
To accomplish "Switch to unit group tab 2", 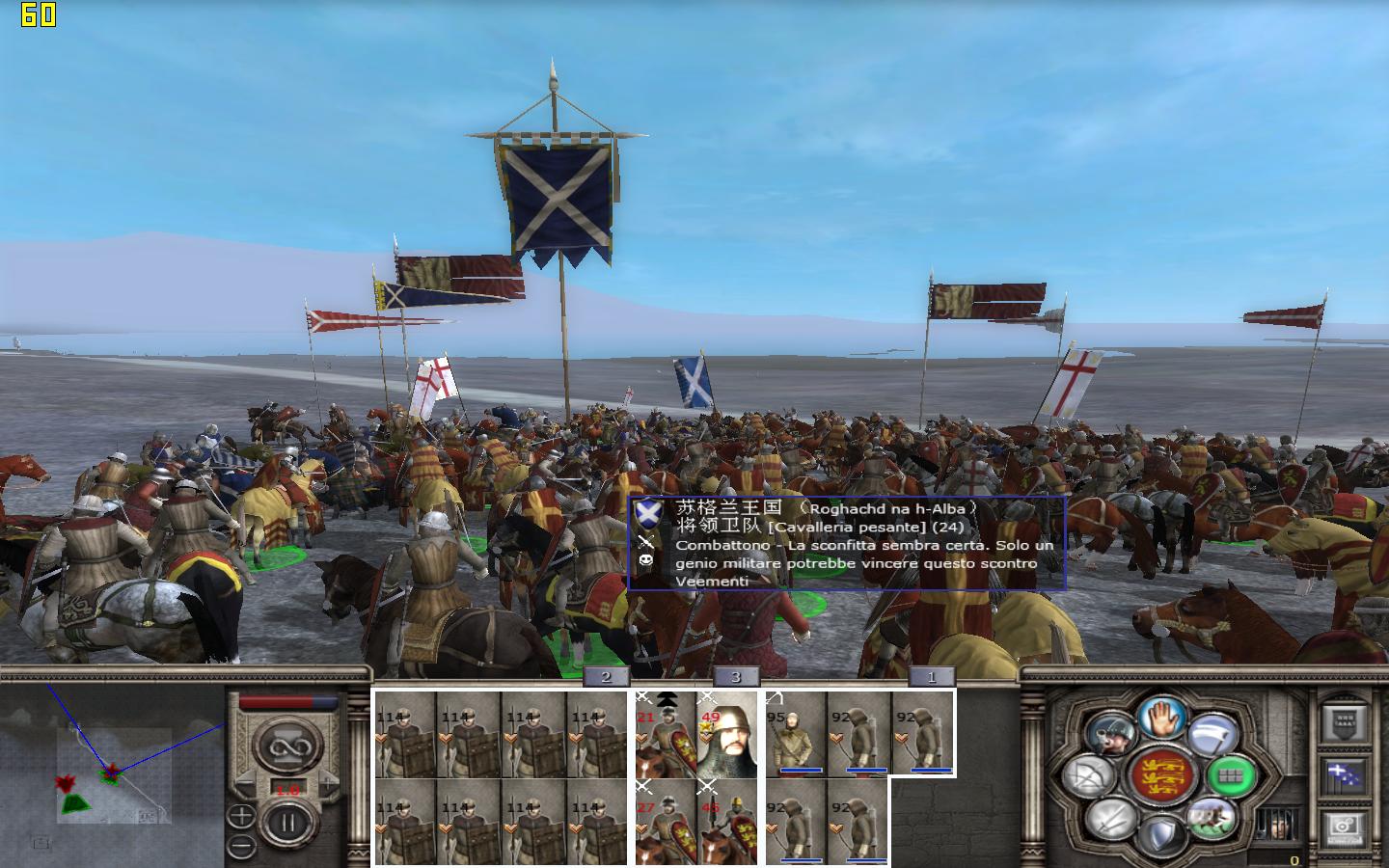I will (605, 677).
